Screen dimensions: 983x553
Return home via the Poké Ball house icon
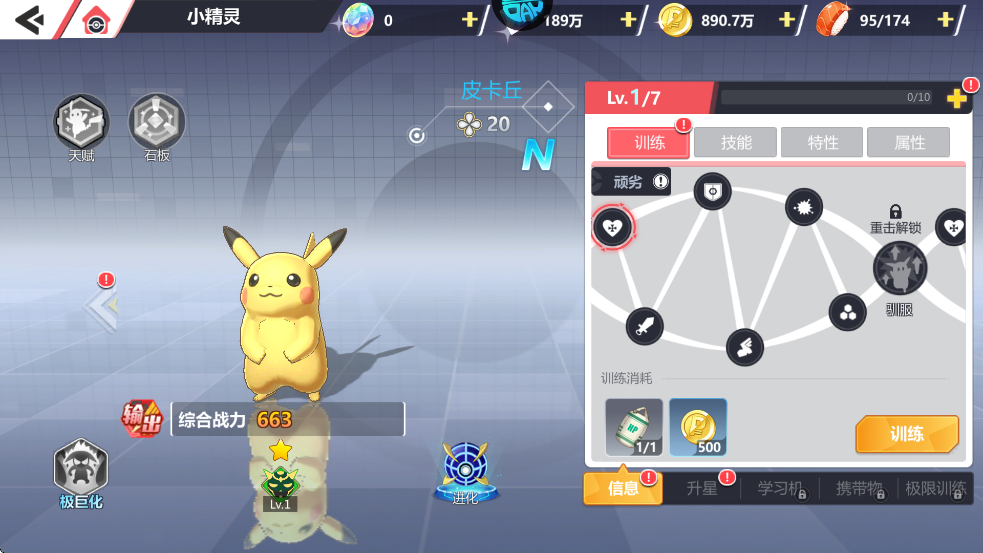pyautogui.click(x=95, y=20)
